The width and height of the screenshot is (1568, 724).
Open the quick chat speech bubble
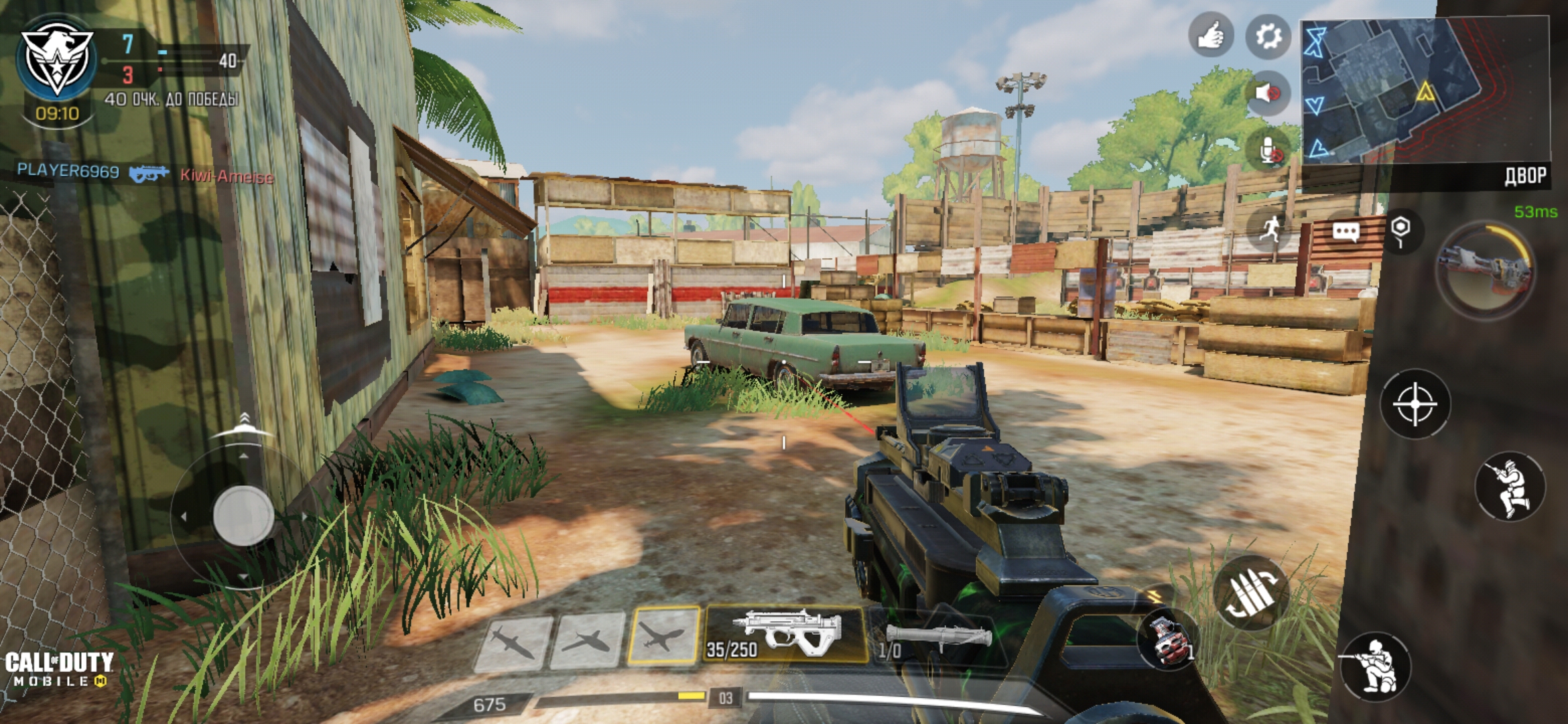pos(1346,232)
